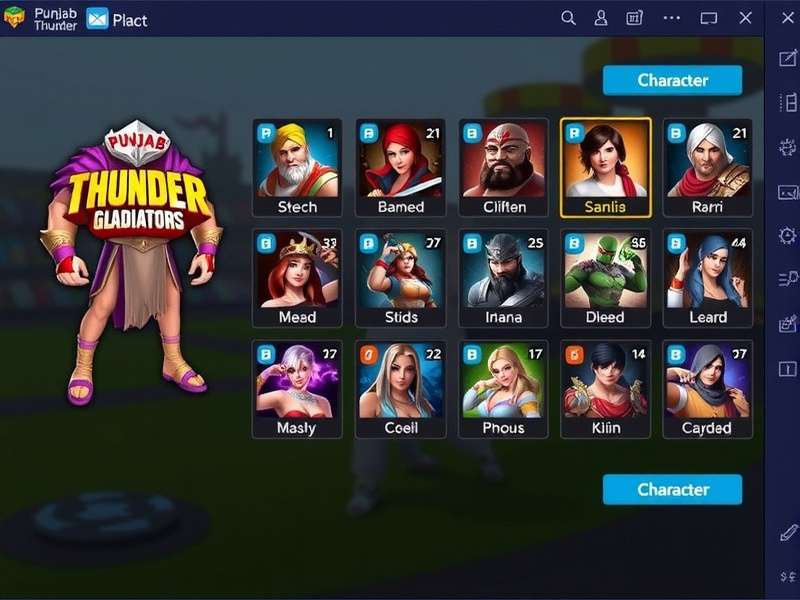
Task: Open the gear settings in the sidebar
Action: pos(787,236)
